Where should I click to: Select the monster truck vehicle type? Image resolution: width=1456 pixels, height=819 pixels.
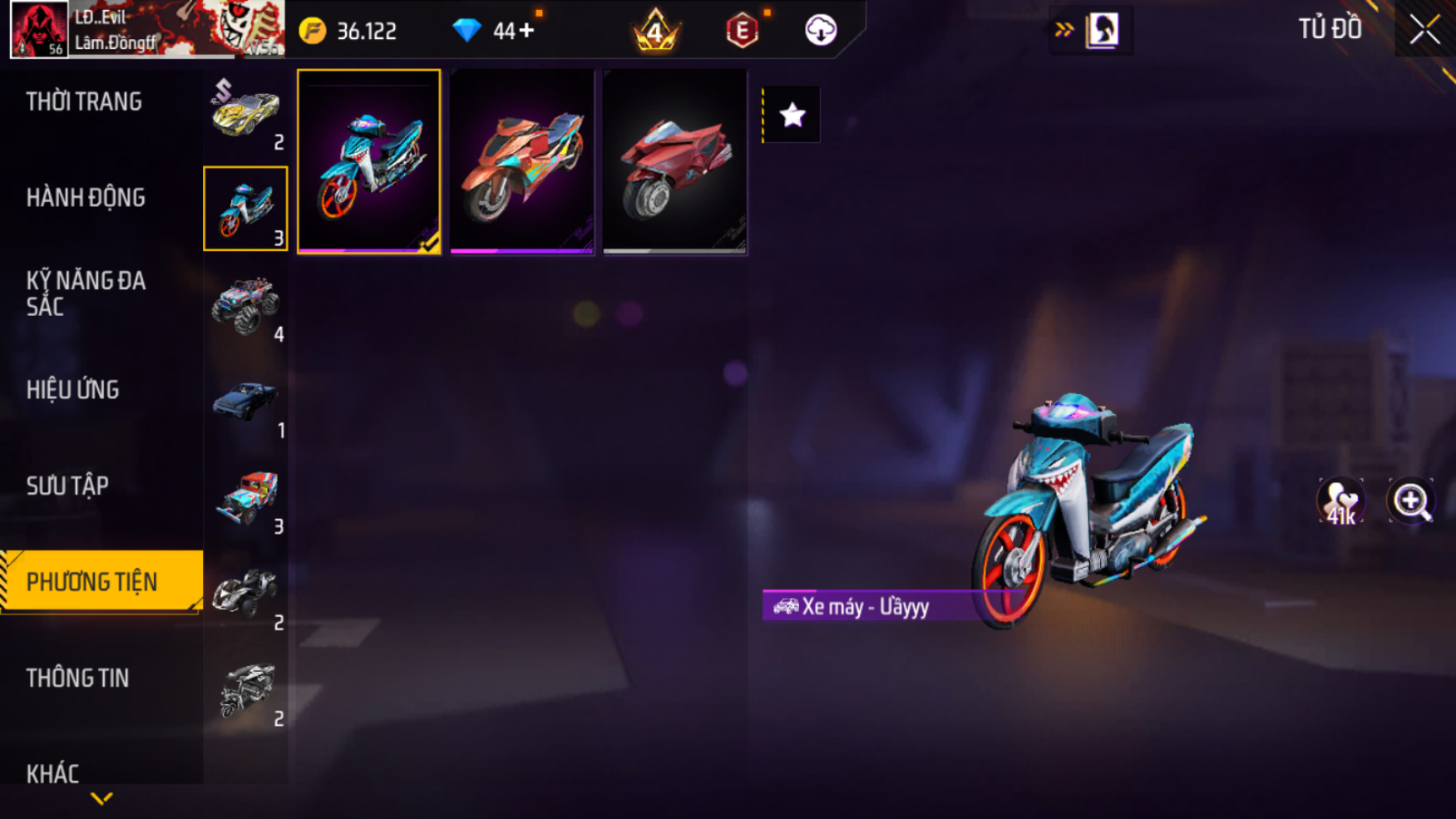tap(245, 306)
